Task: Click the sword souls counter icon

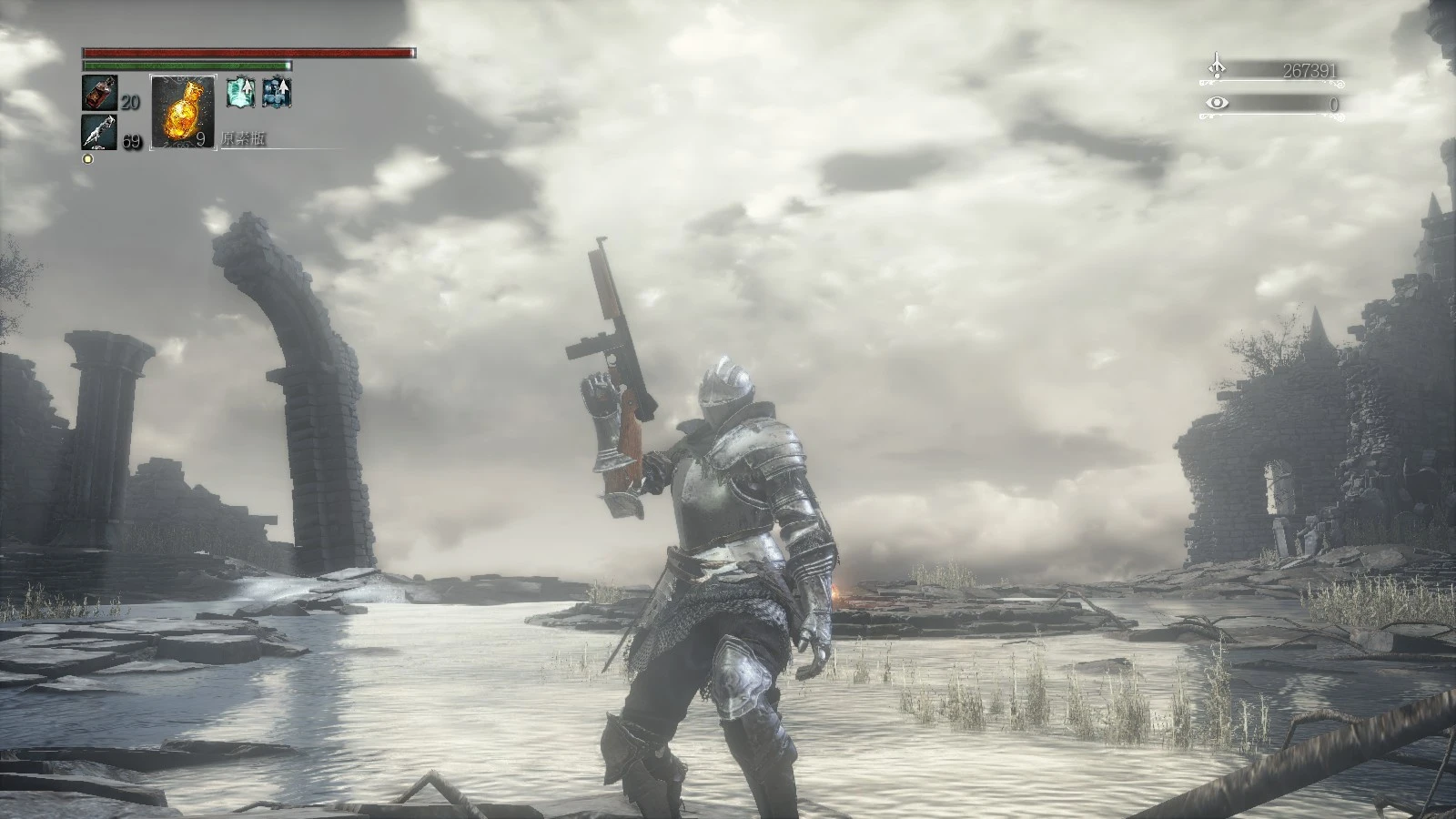Action: [x=1217, y=64]
